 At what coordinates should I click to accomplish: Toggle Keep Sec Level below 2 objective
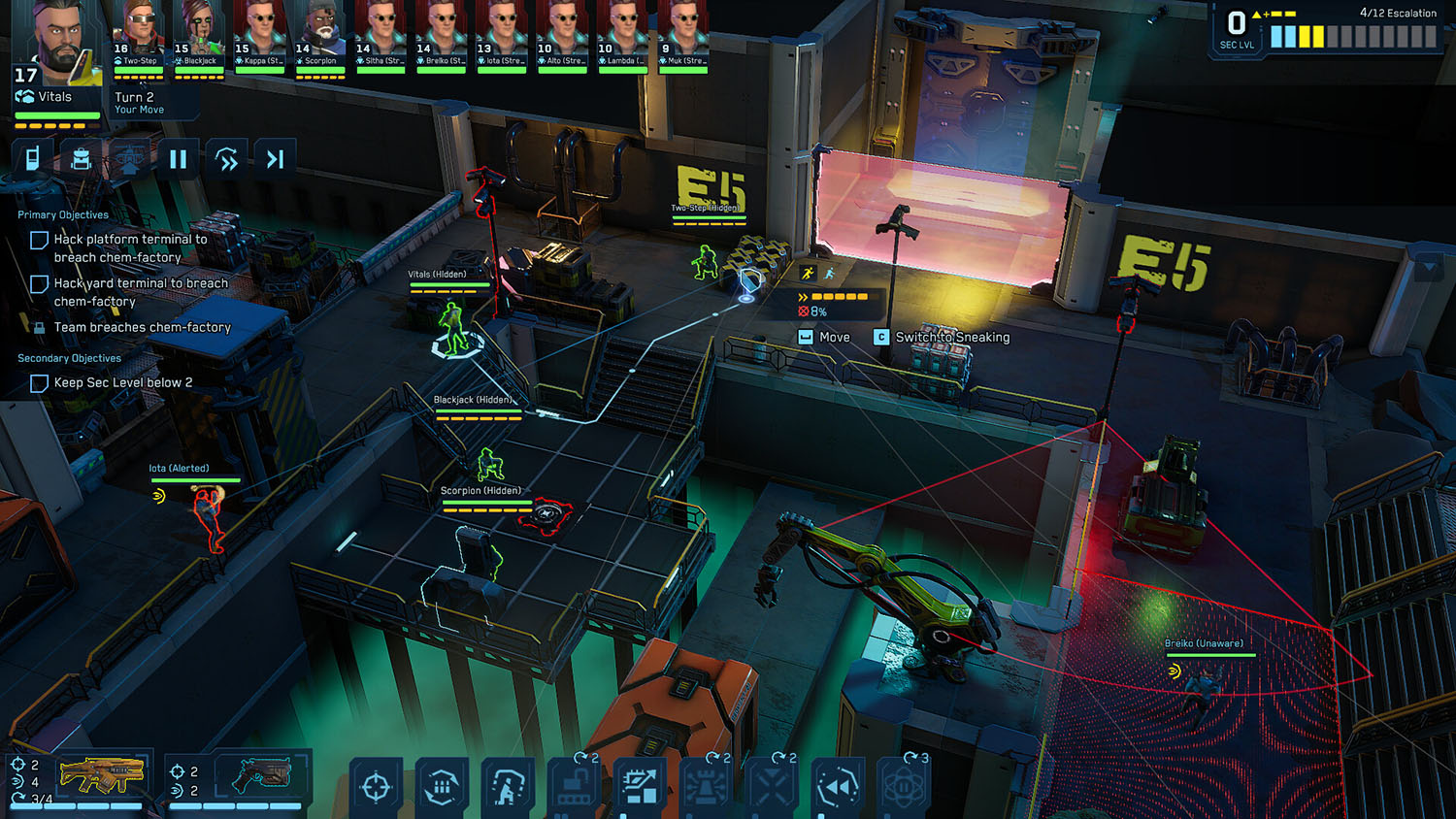[39, 383]
